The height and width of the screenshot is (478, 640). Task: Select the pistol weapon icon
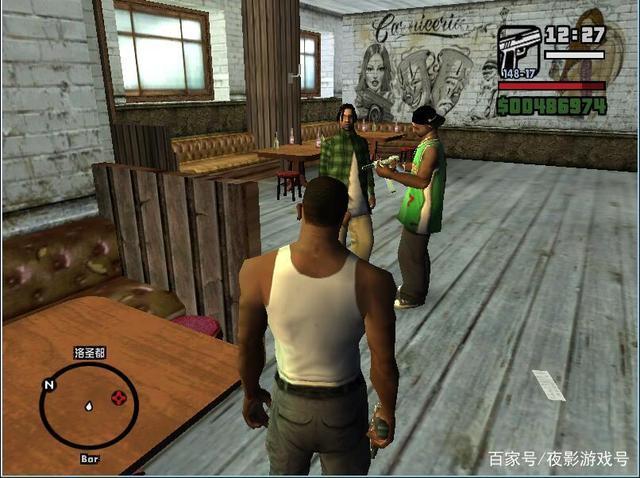pyautogui.click(x=519, y=47)
